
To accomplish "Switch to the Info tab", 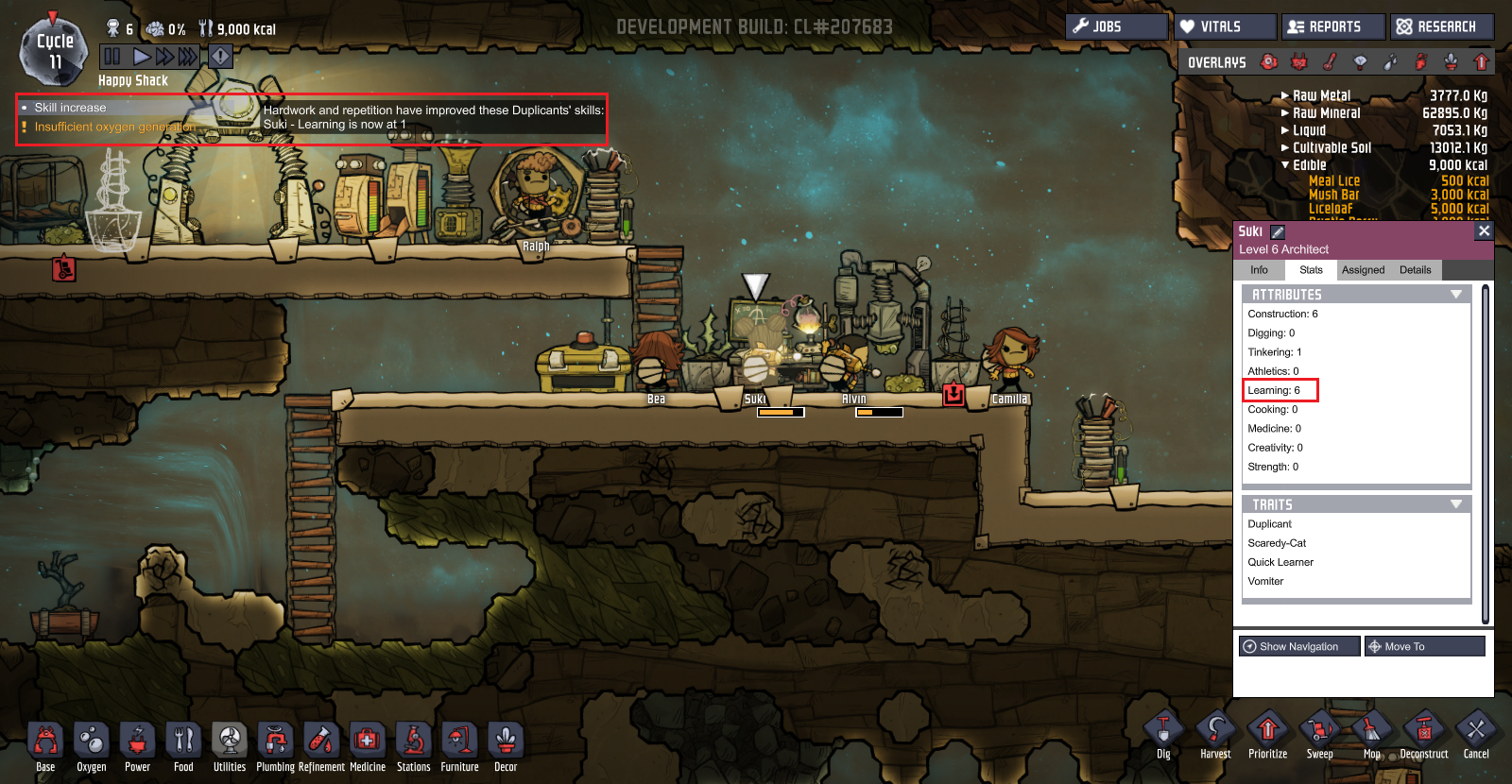I will (1259, 270).
